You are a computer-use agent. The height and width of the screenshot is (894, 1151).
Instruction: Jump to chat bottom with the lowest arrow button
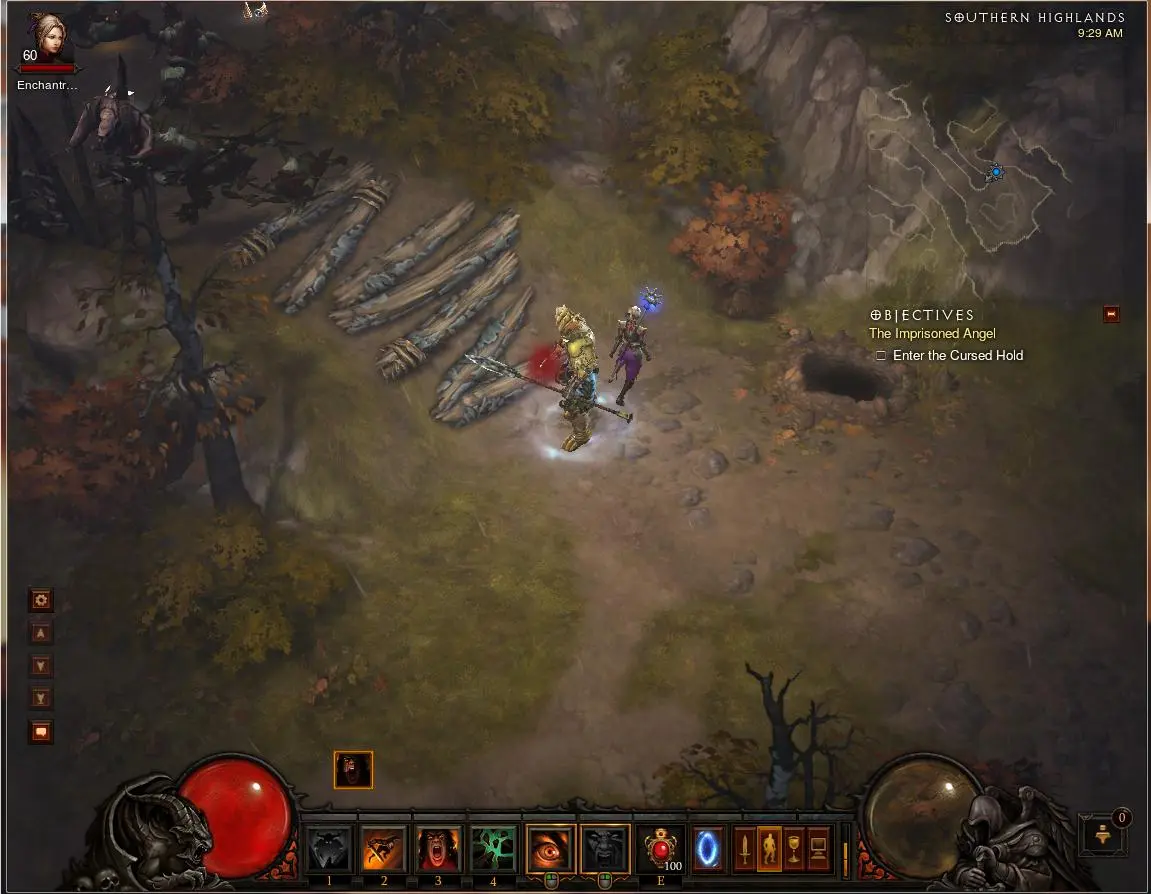pos(41,698)
